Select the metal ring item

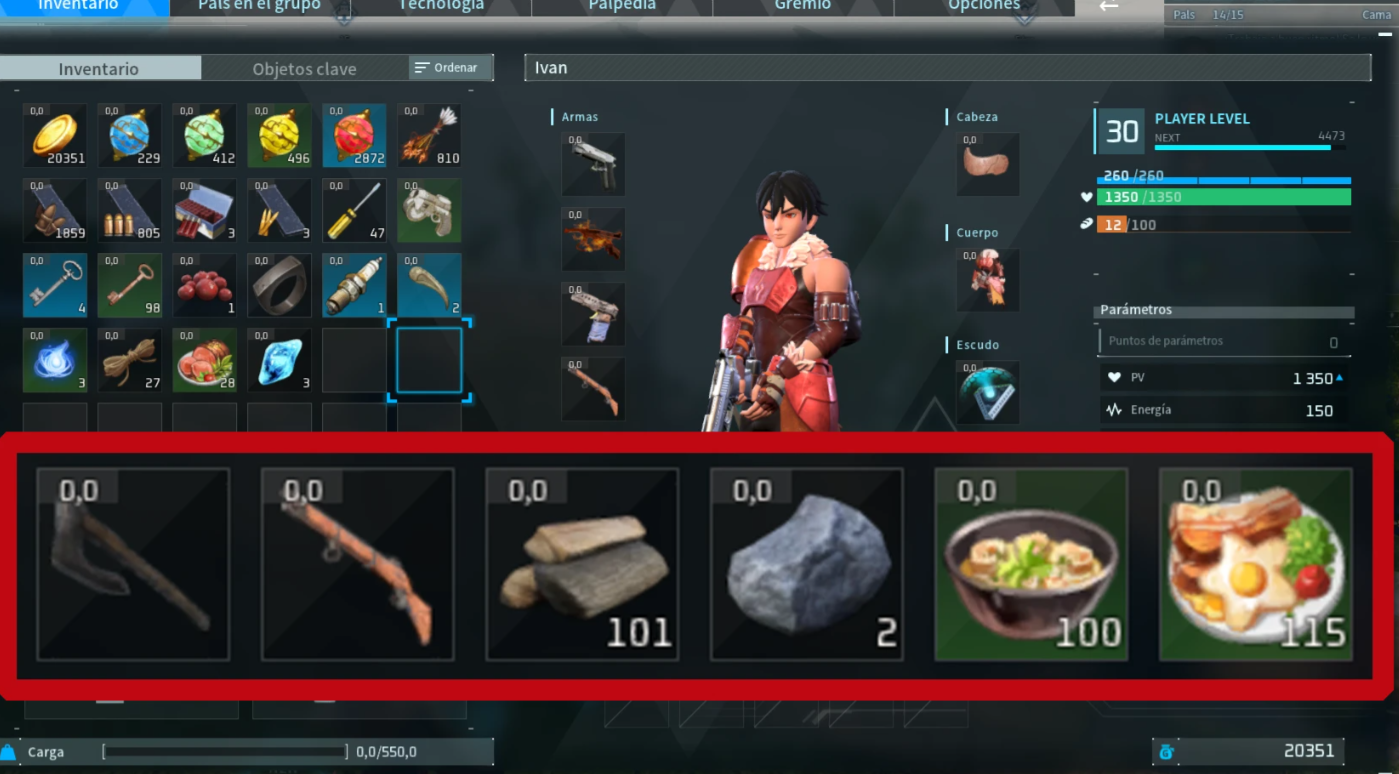[279, 285]
